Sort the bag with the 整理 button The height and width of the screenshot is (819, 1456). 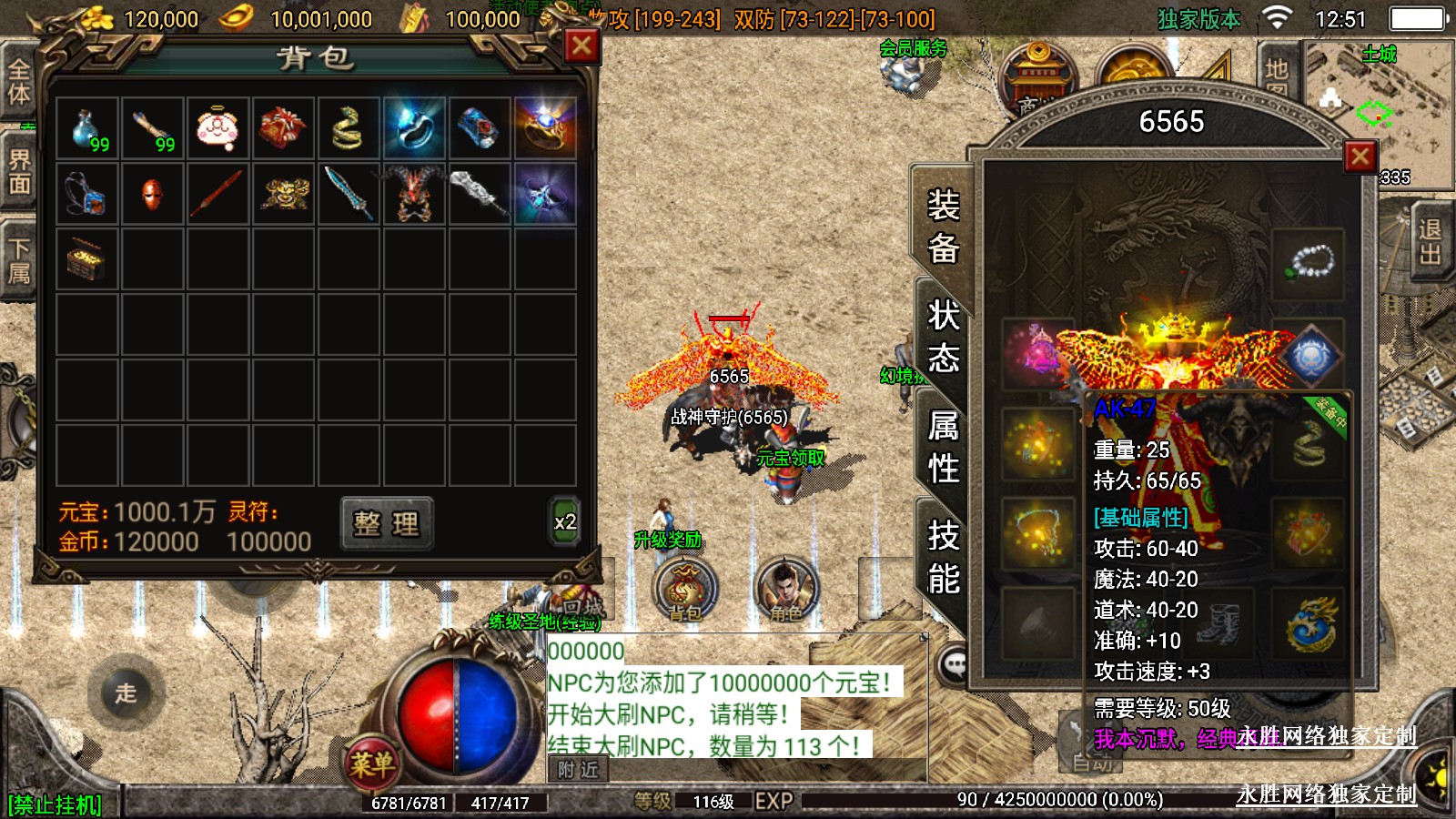(387, 523)
